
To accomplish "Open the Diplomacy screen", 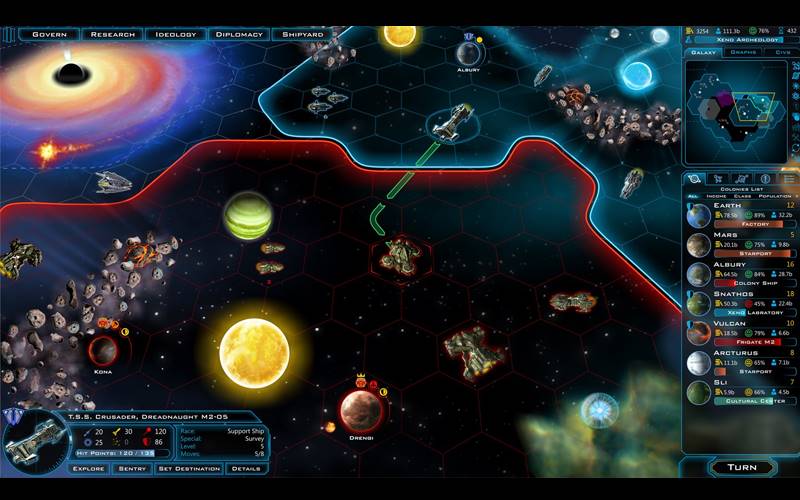I will (239, 34).
